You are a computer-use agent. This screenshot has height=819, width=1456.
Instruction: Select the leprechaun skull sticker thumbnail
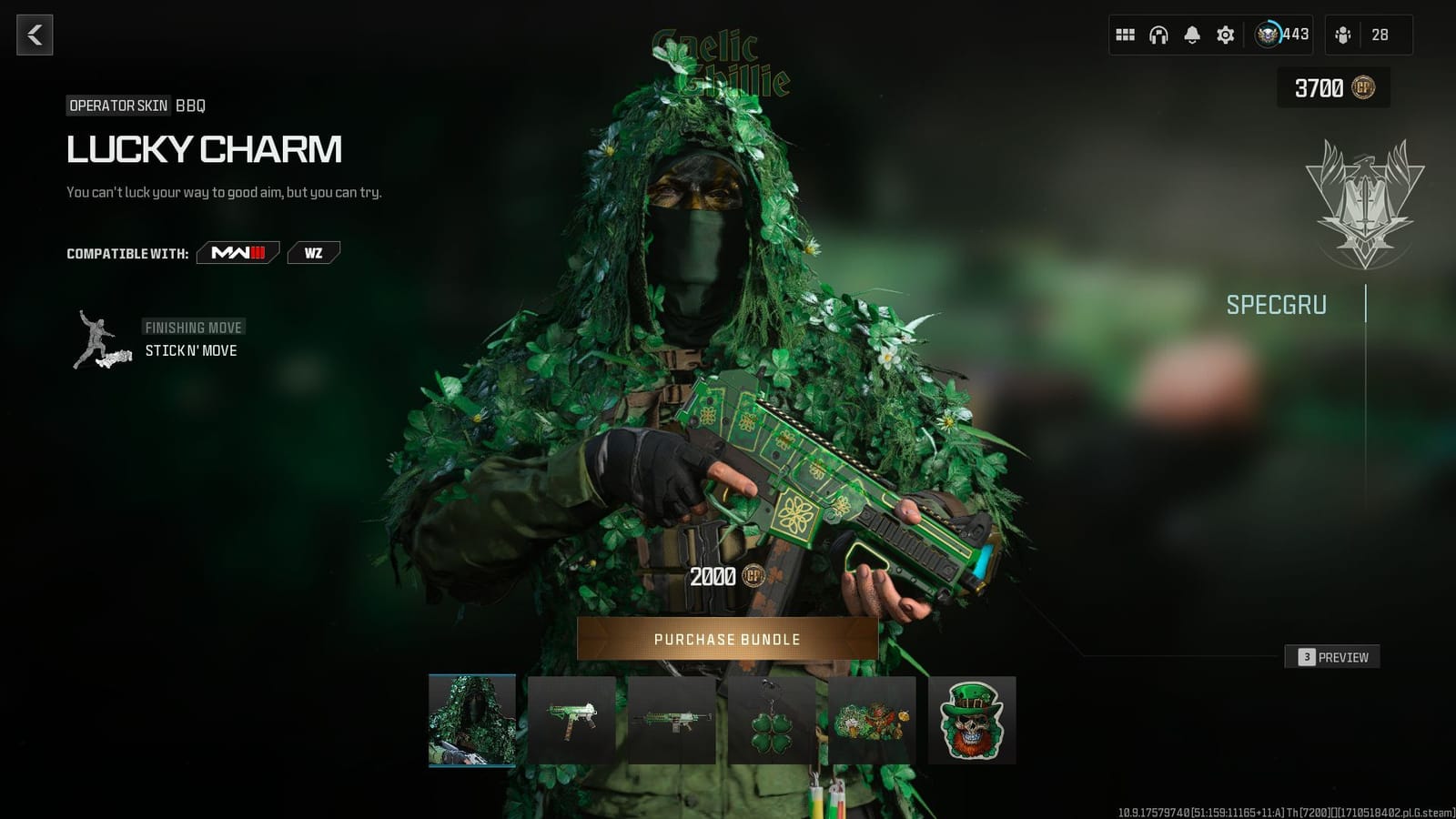[x=973, y=719]
